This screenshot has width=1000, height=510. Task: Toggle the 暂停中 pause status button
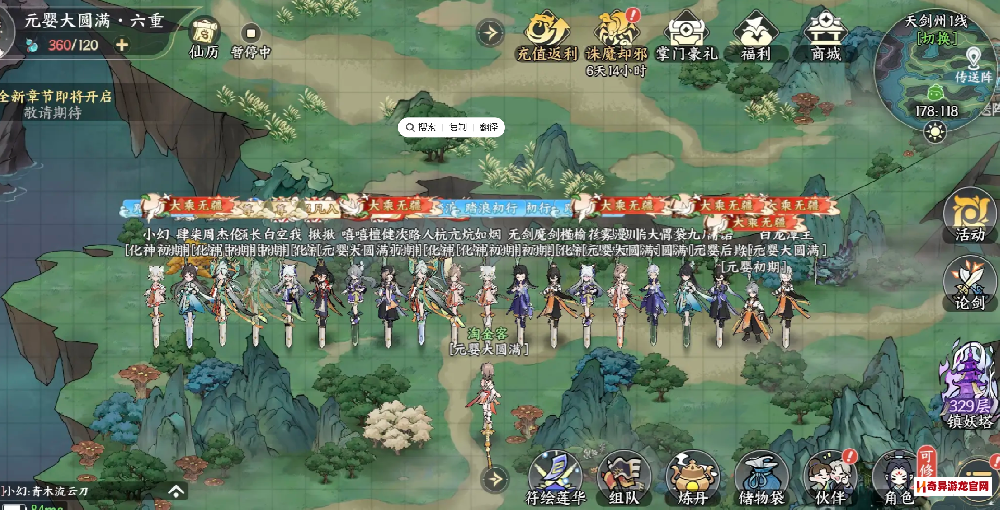point(251,34)
